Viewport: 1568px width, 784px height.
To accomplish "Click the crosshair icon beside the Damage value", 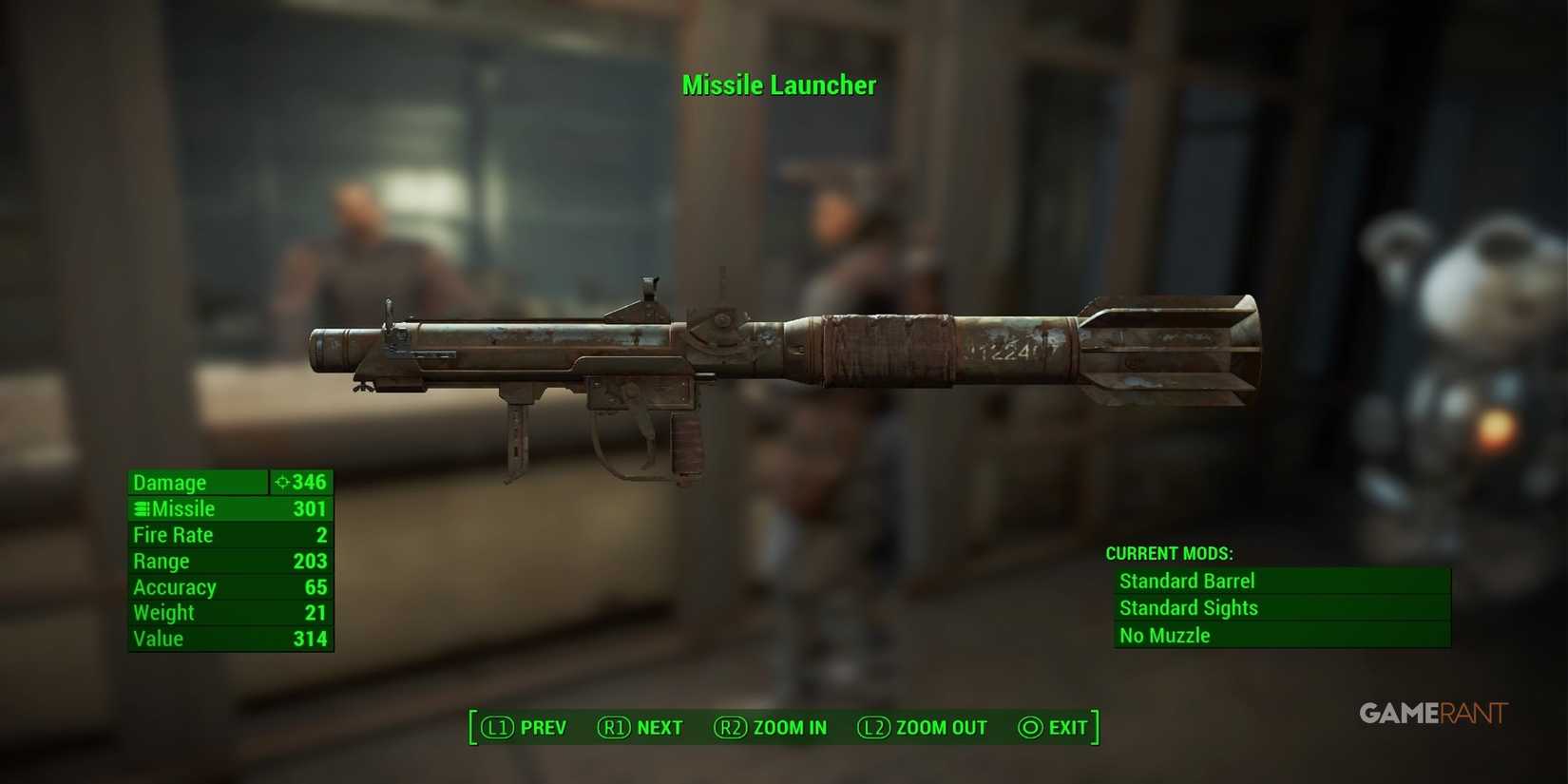I will (x=281, y=482).
